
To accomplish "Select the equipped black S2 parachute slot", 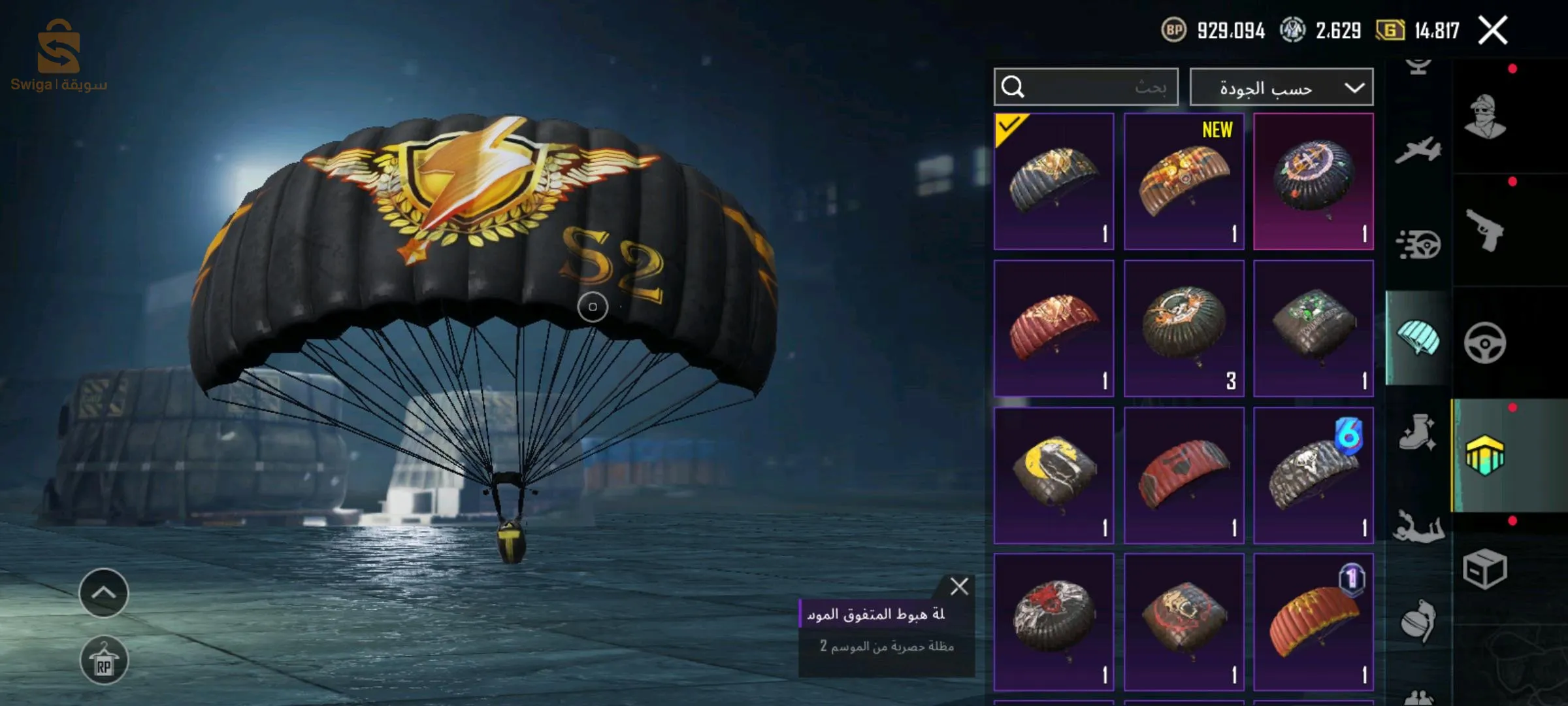I will (x=1054, y=181).
